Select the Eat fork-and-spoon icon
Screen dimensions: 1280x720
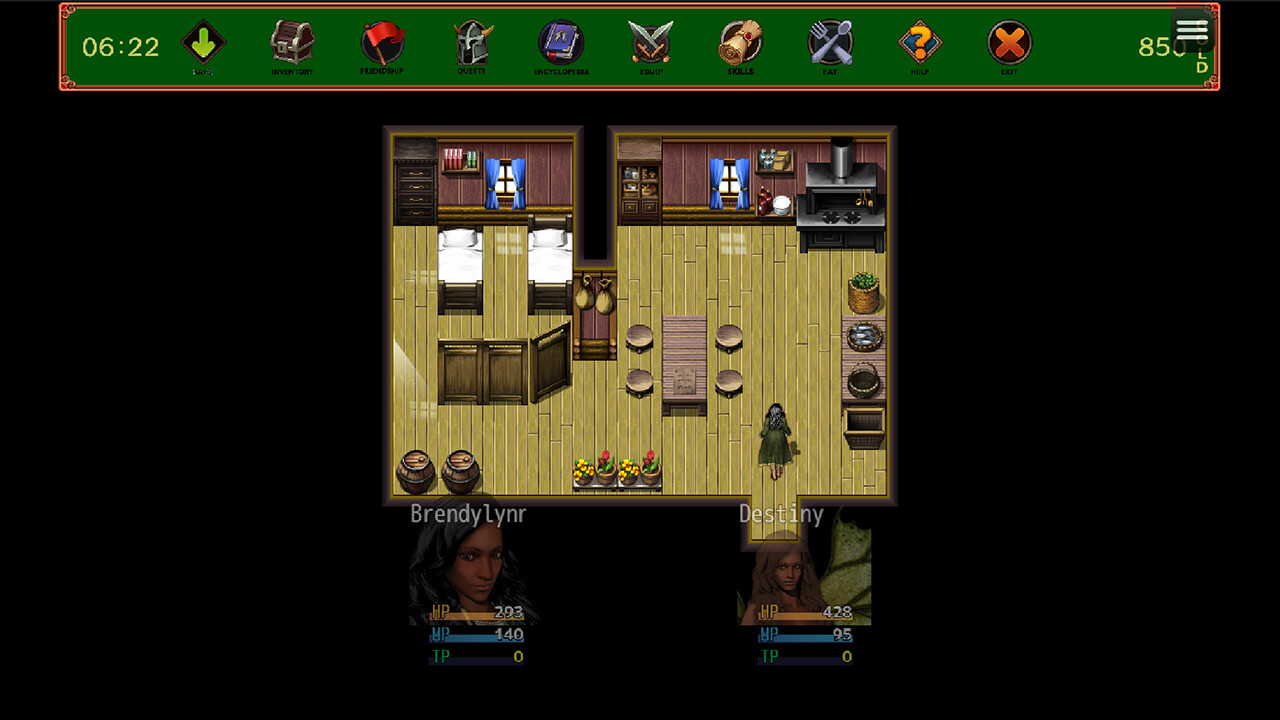pos(829,44)
